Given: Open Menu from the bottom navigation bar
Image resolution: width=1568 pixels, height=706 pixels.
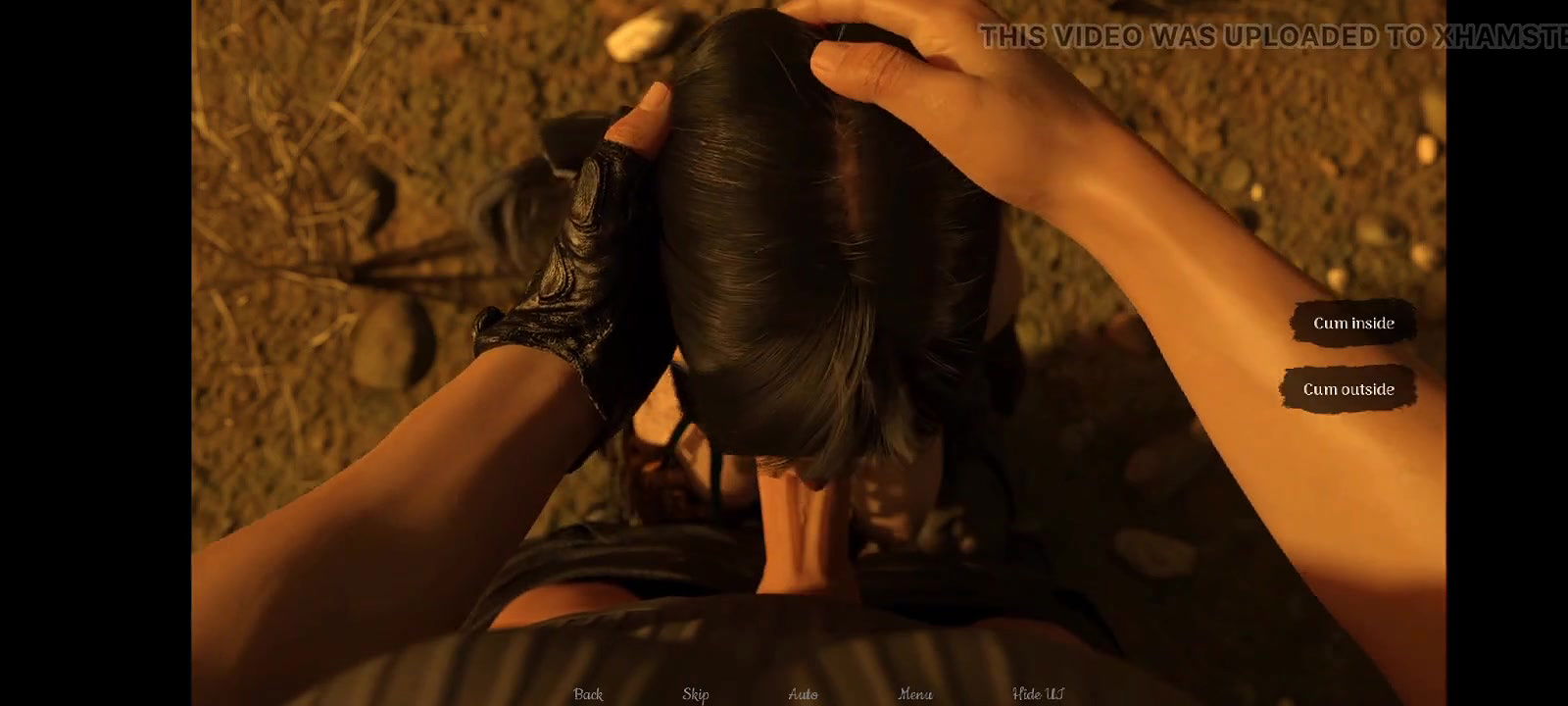Looking at the screenshot, I should click(x=915, y=693).
